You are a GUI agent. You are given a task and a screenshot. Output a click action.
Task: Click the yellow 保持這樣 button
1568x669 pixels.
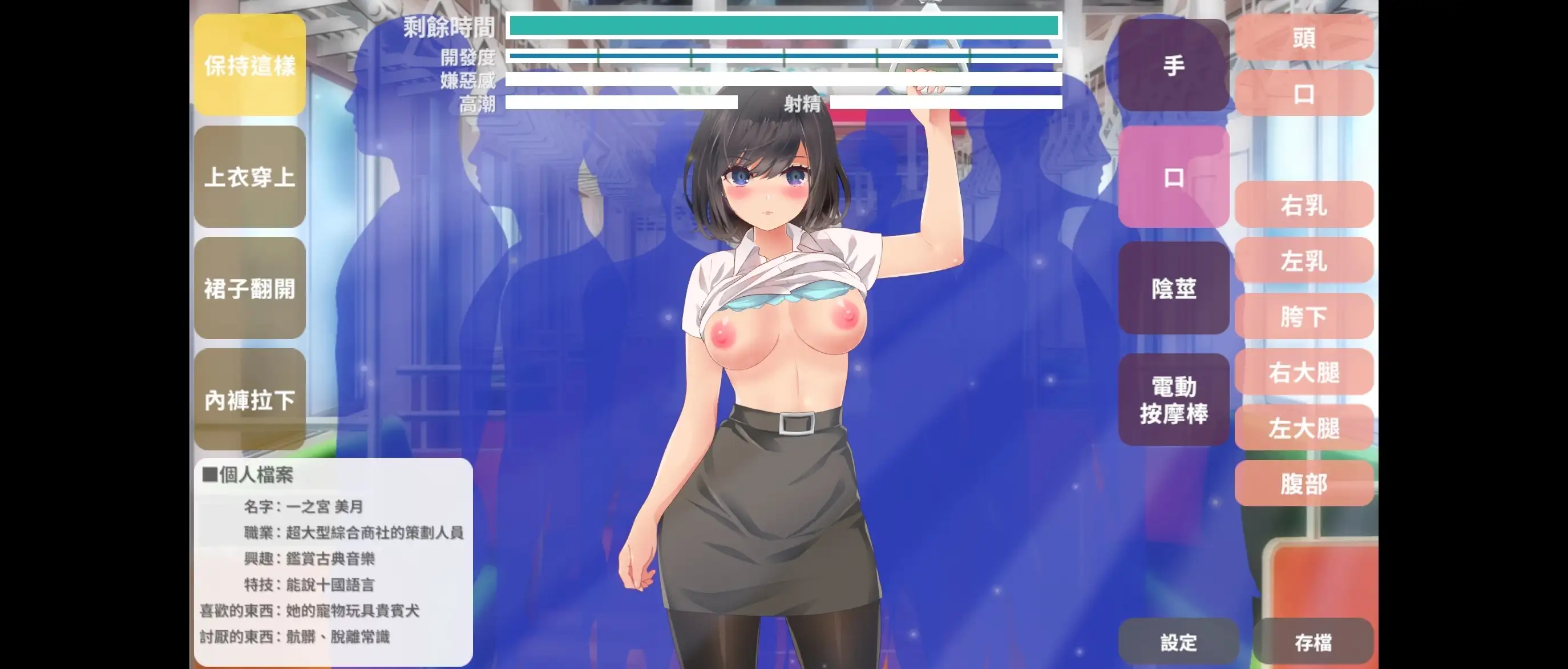pyautogui.click(x=249, y=65)
